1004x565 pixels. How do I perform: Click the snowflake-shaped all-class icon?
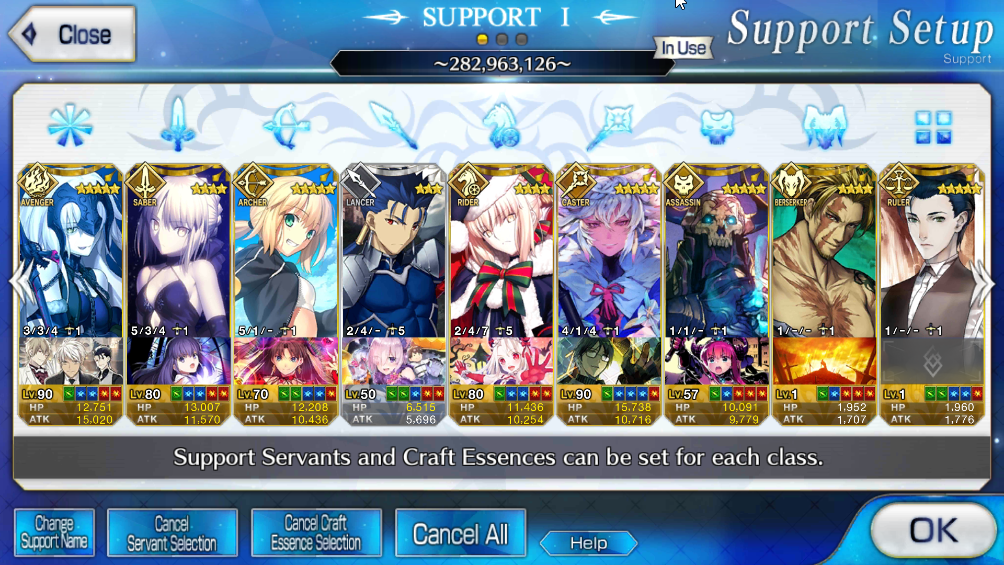(x=70, y=127)
